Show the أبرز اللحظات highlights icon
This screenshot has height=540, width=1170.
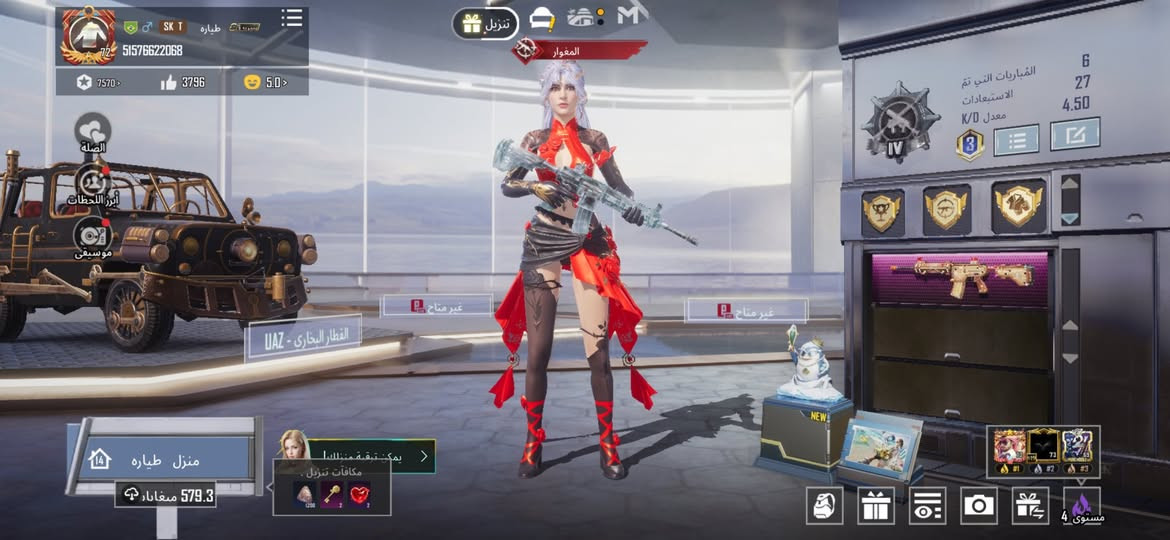[x=93, y=186]
